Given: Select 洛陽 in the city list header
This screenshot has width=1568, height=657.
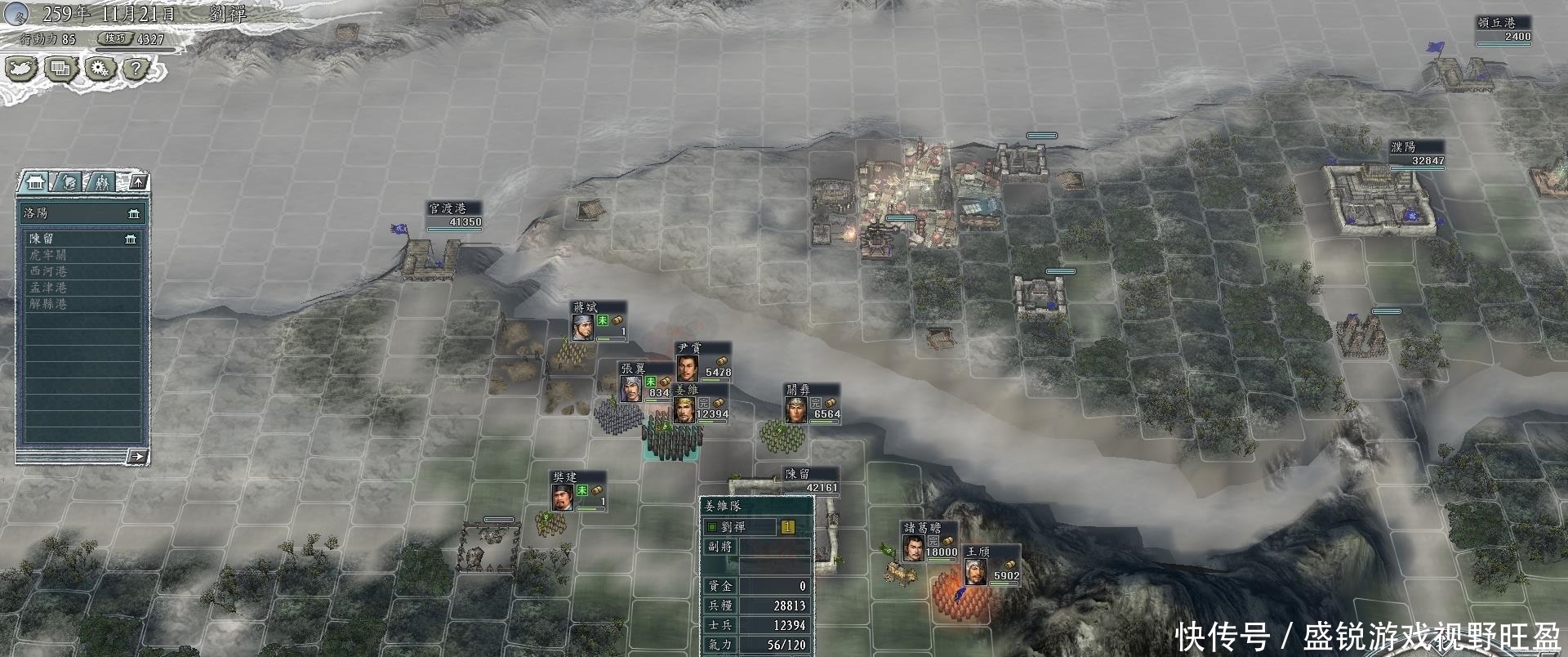Looking at the screenshot, I should pos(82,213).
